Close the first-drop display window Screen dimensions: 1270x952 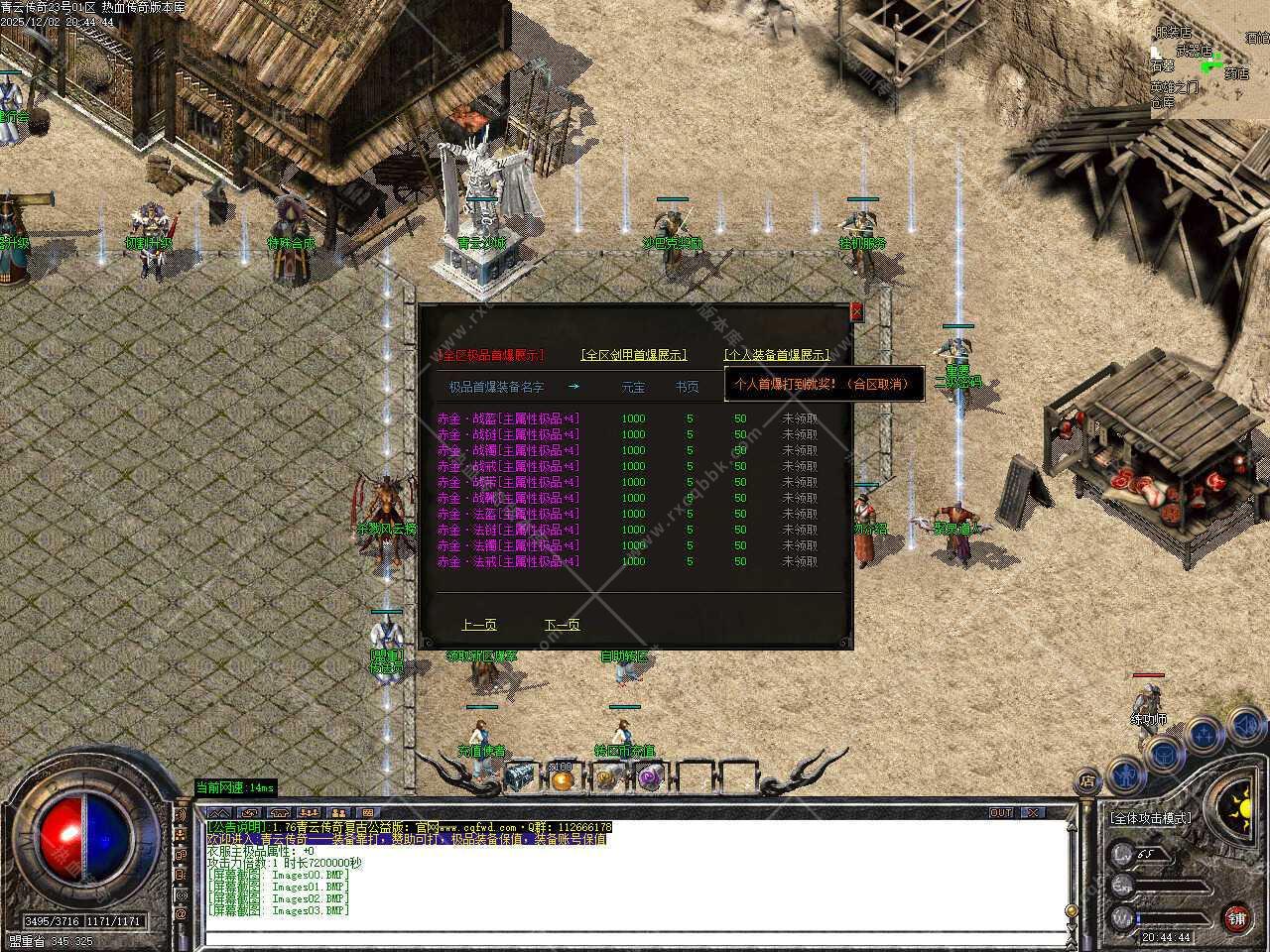click(857, 311)
